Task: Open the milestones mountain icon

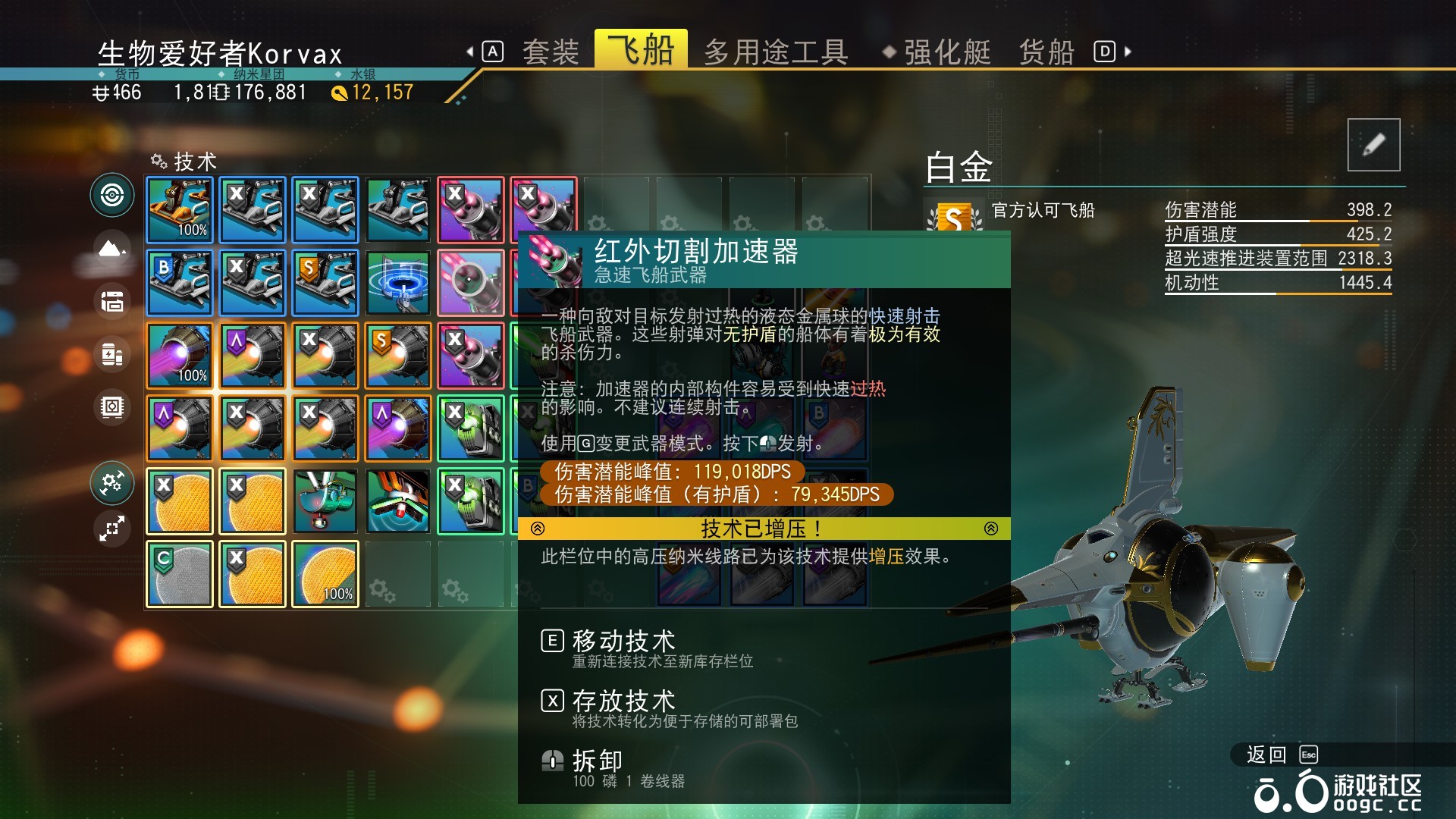Action: point(111,248)
